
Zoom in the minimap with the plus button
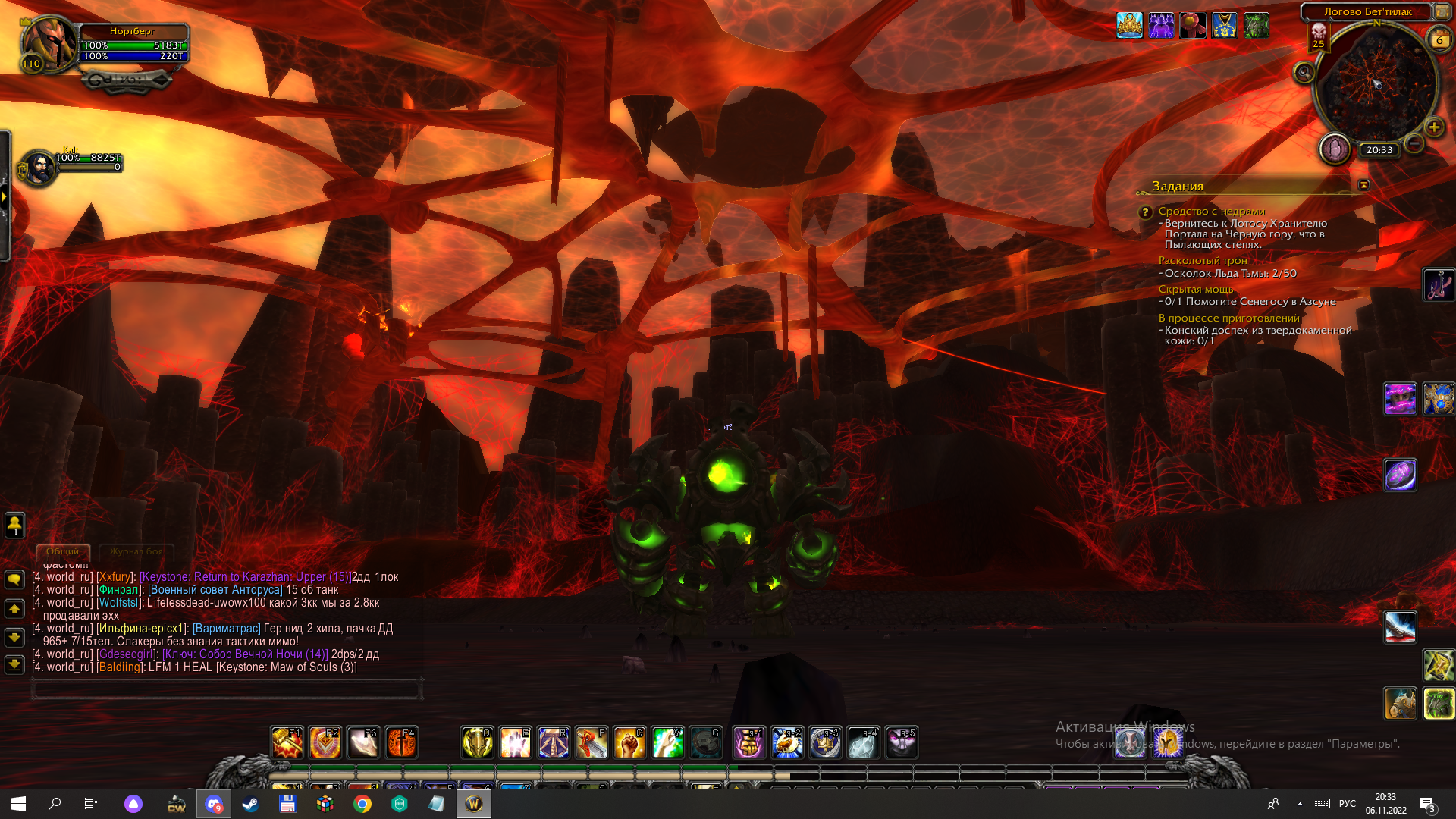pos(1433,127)
